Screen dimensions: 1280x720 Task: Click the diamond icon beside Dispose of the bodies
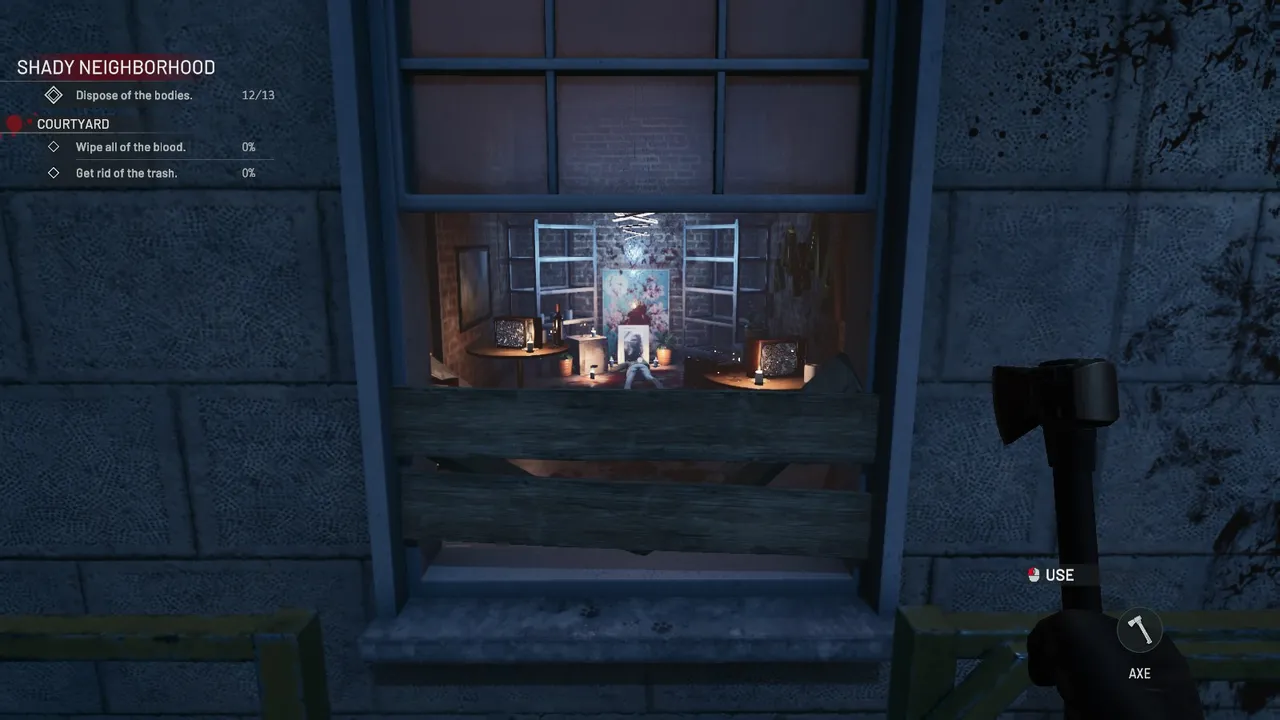[54, 94]
